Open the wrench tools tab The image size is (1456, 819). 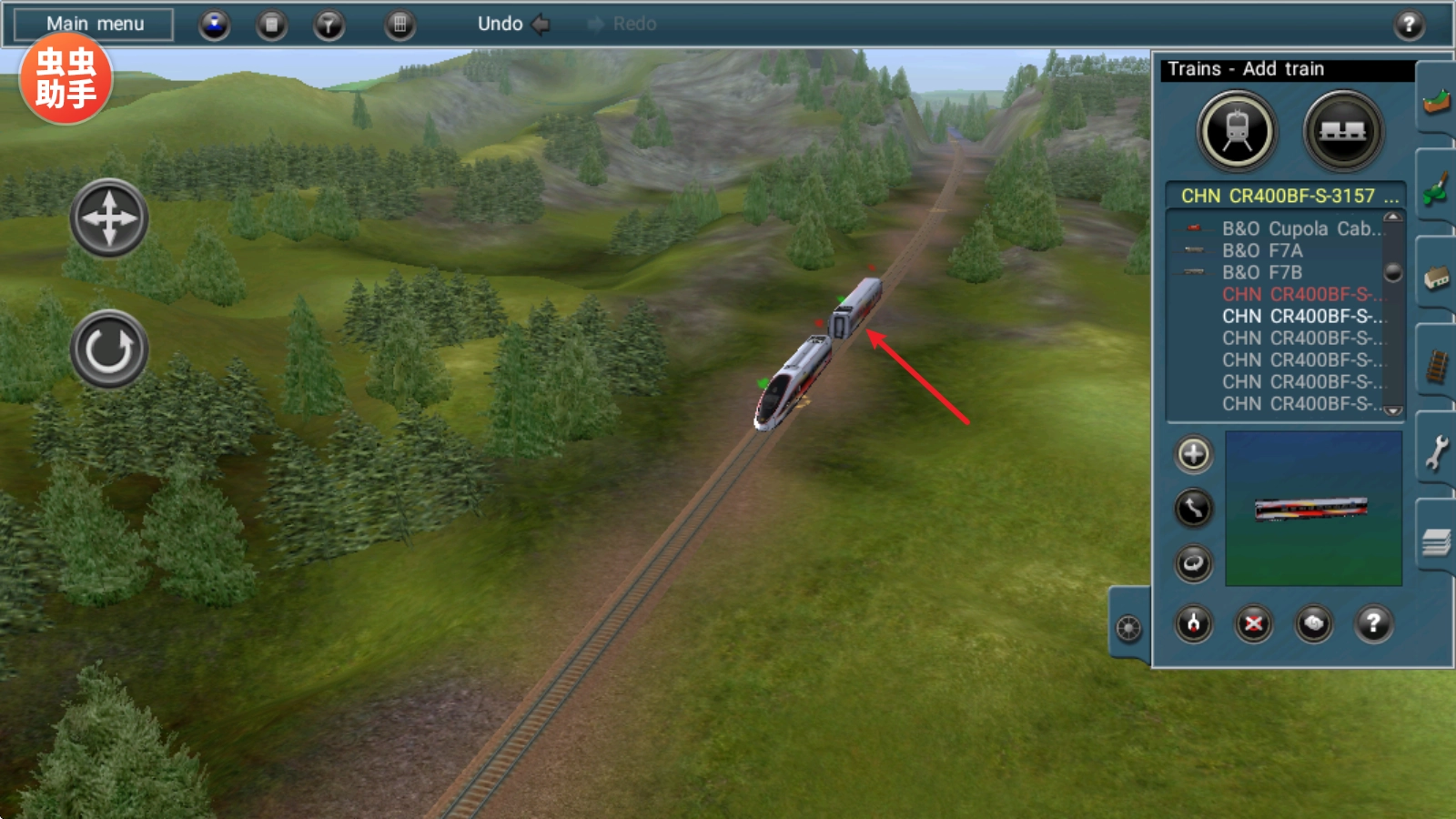click(1436, 453)
